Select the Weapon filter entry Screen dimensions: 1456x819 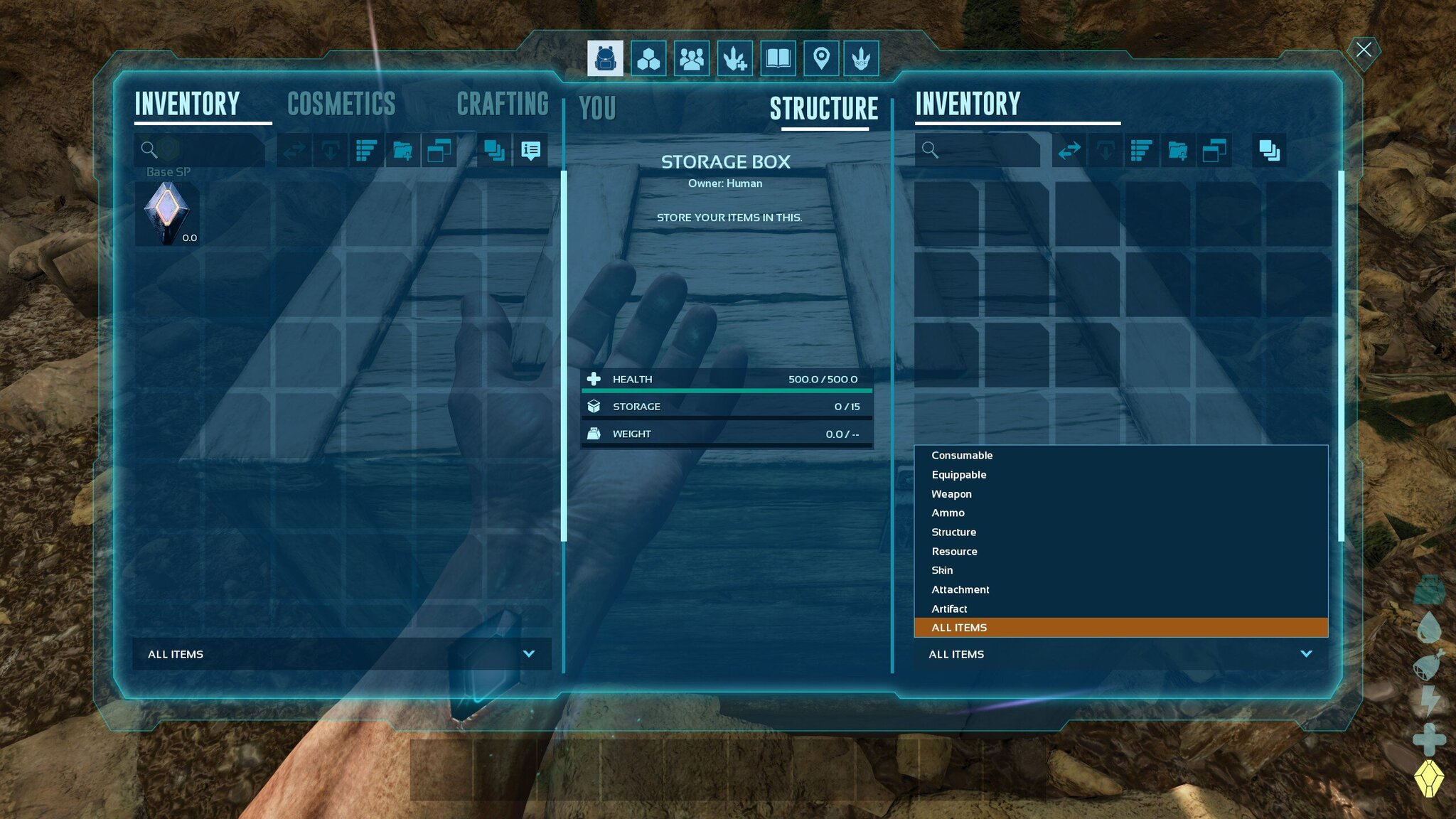[x=951, y=494]
